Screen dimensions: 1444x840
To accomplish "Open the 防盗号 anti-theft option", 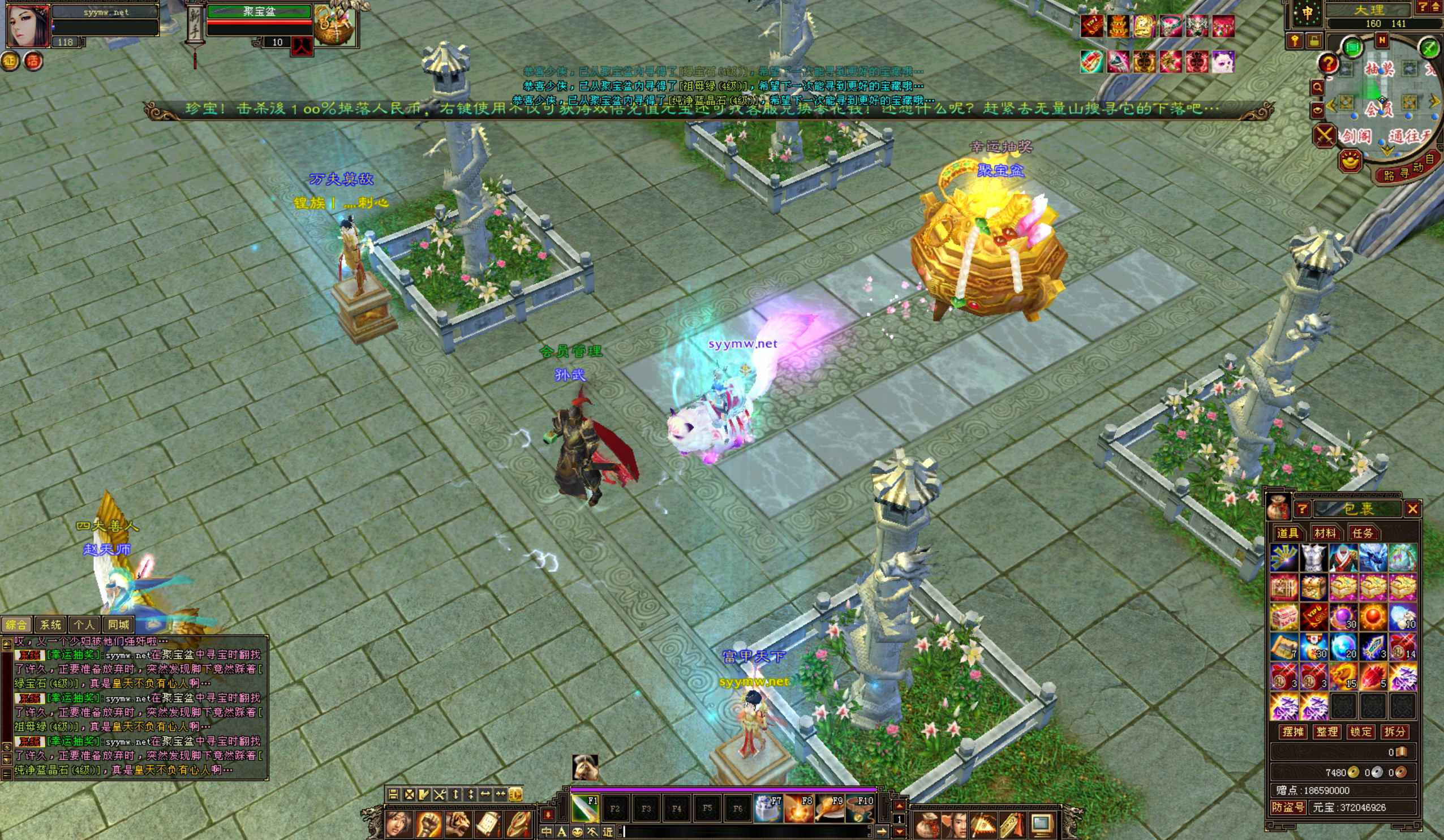I will coord(1288,807).
